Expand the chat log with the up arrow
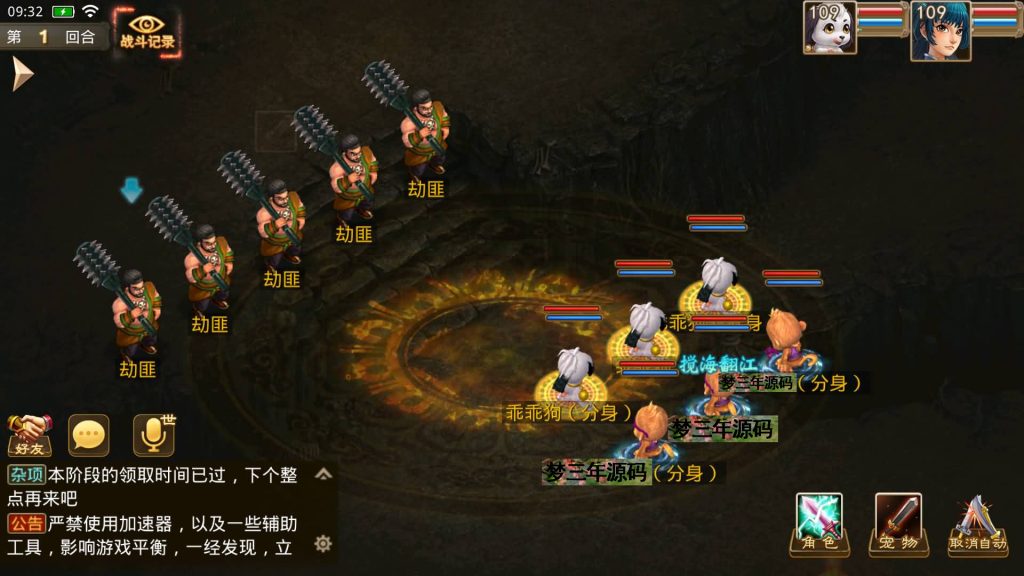 (323, 474)
